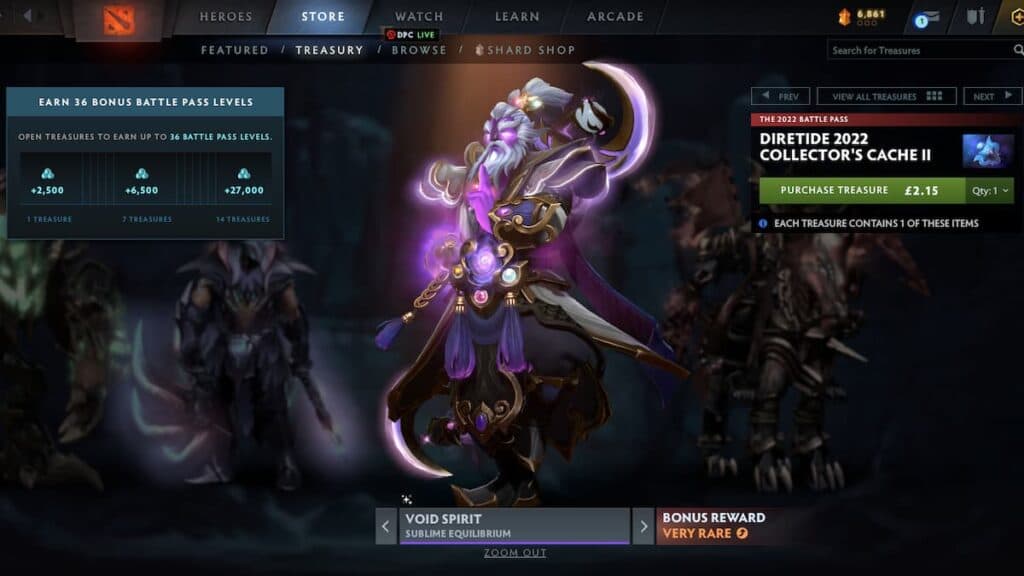View all treasures

click(886, 97)
